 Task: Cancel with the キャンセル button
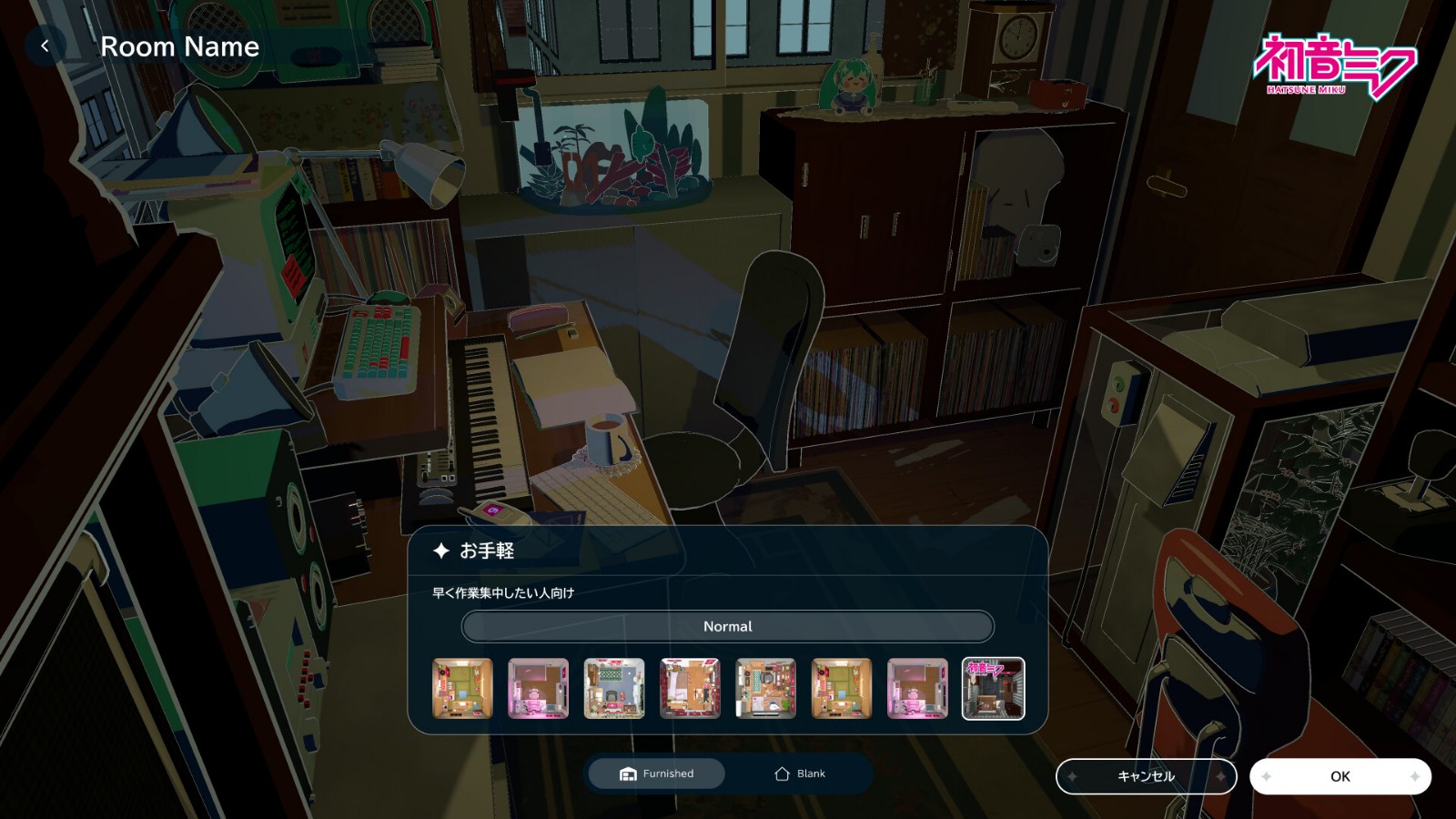[1146, 776]
